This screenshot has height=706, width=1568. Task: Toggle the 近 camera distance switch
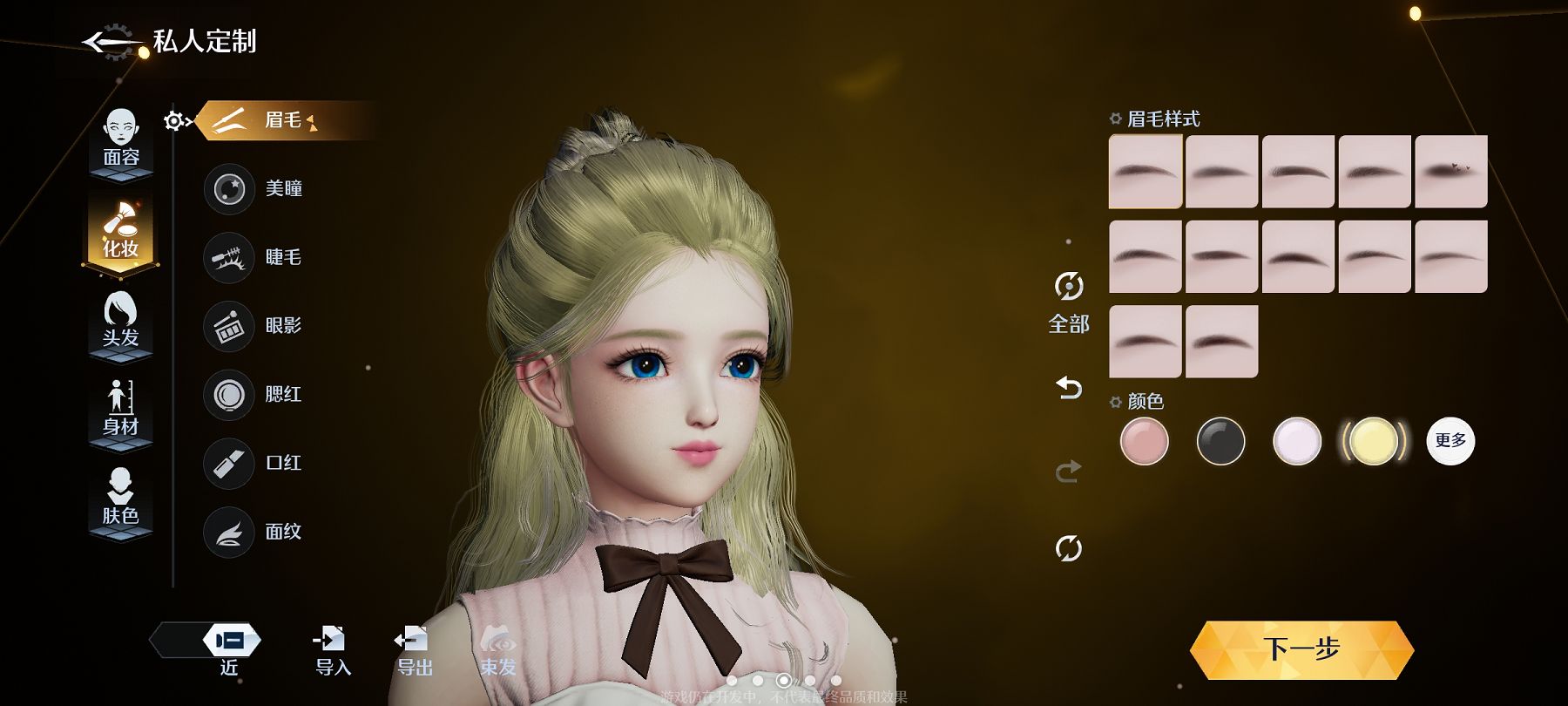228,642
